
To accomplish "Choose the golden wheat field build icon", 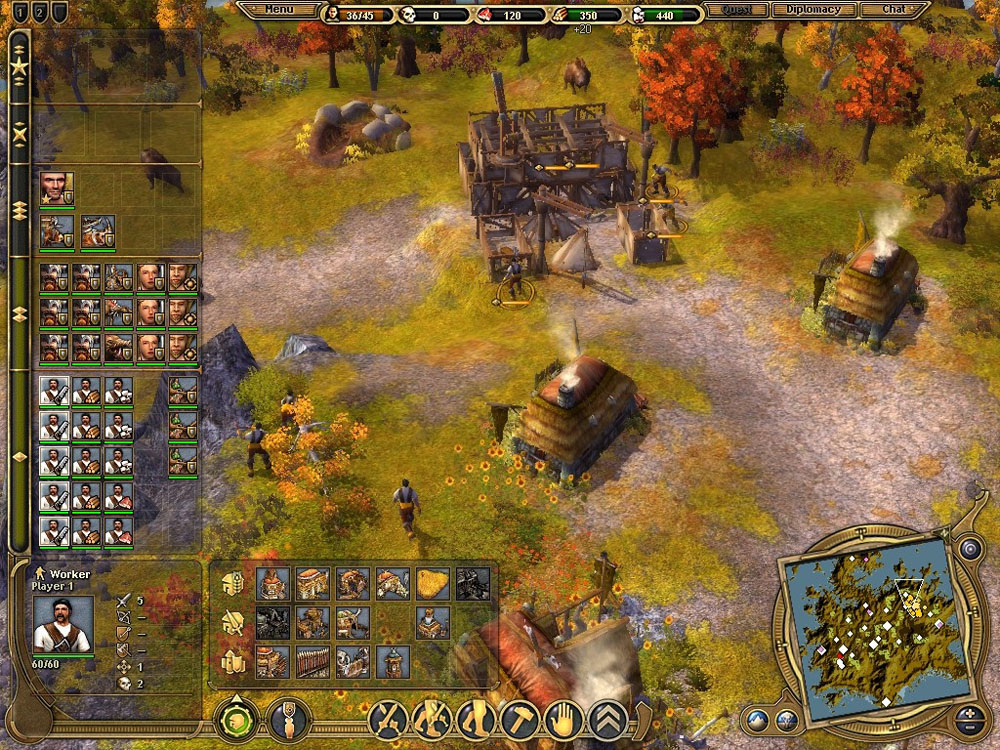I will pyautogui.click(x=432, y=583).
